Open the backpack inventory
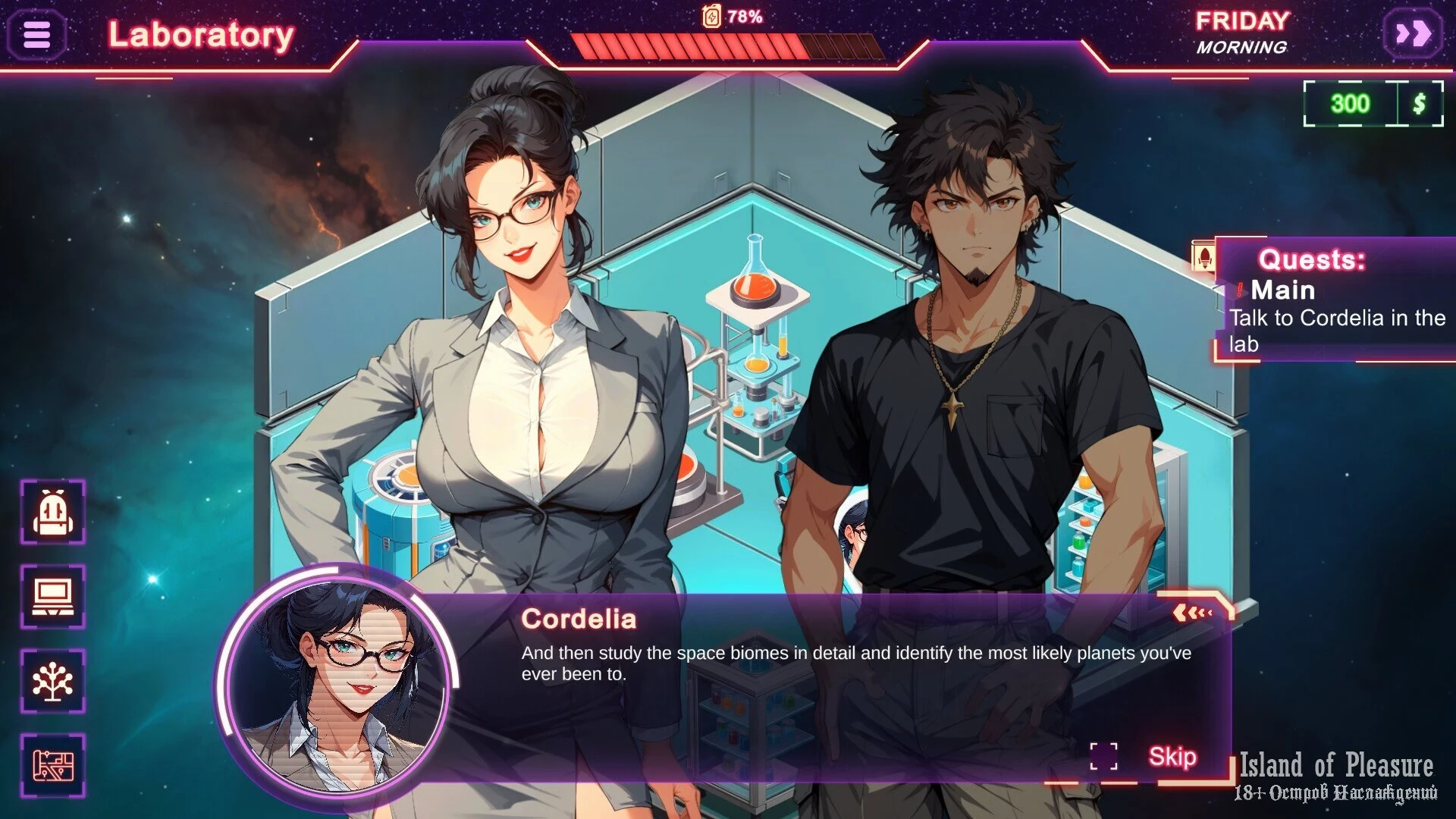Screen dimensions: 1456x819 (x=52, y=512)
